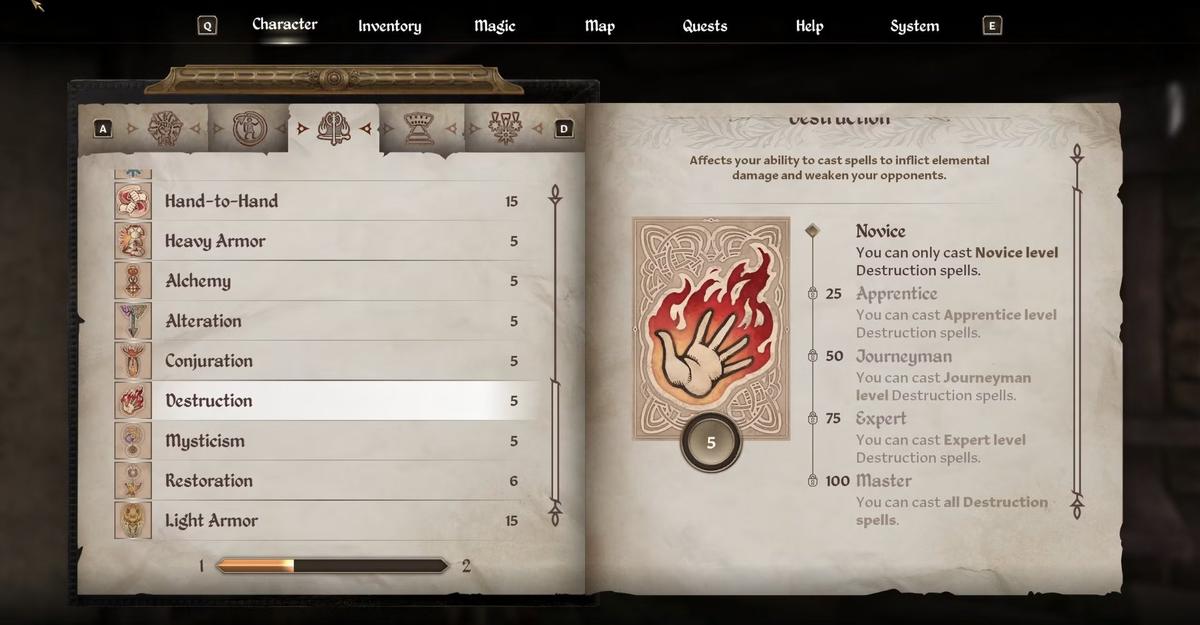The width and height of the screenshot is (1200, 625).
Task: Switch to the Magic menu
Action: pyautogui.click(x=494, y=26)
